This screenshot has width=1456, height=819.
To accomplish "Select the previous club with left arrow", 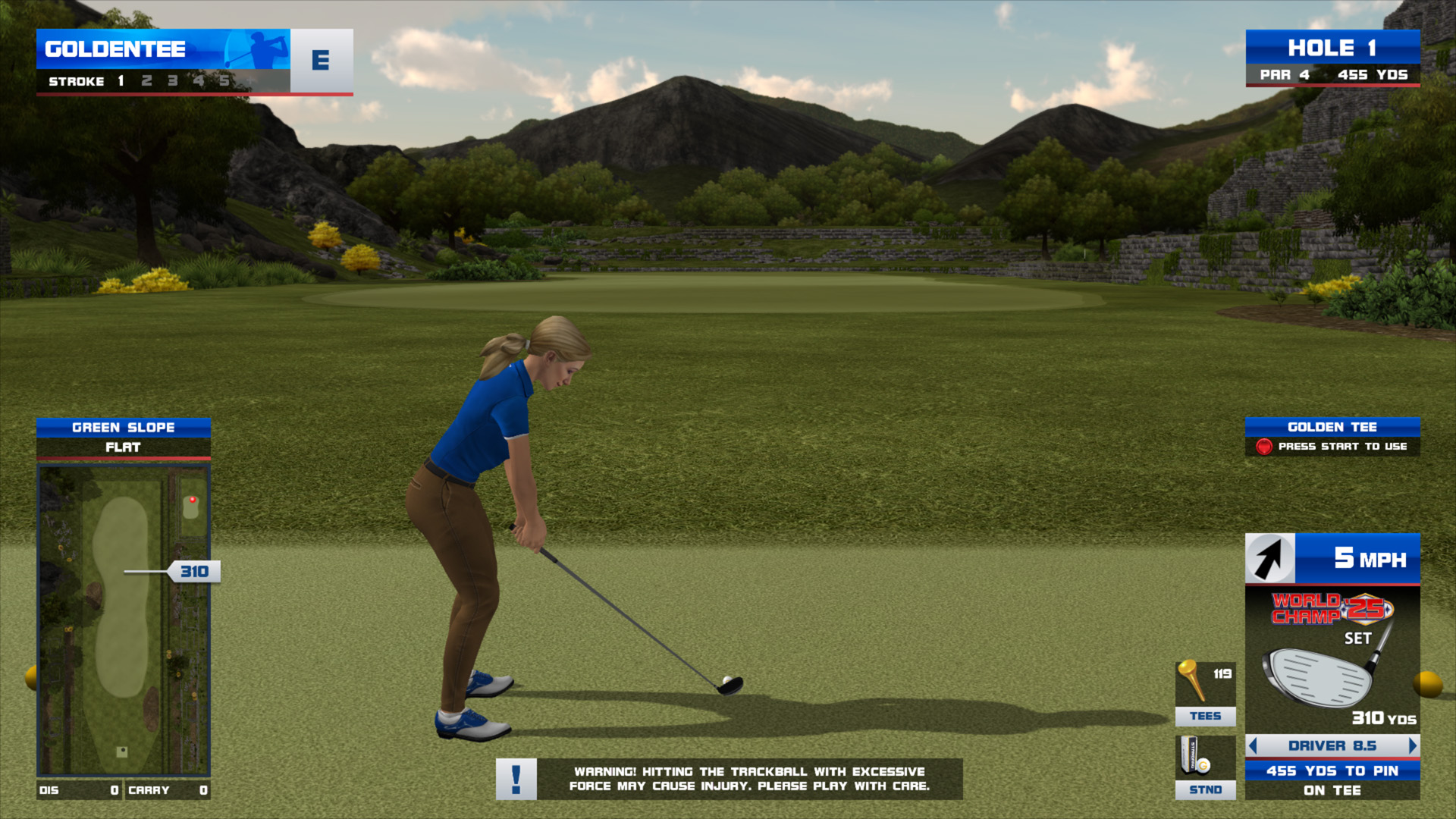I will [x=1253, y=745].
